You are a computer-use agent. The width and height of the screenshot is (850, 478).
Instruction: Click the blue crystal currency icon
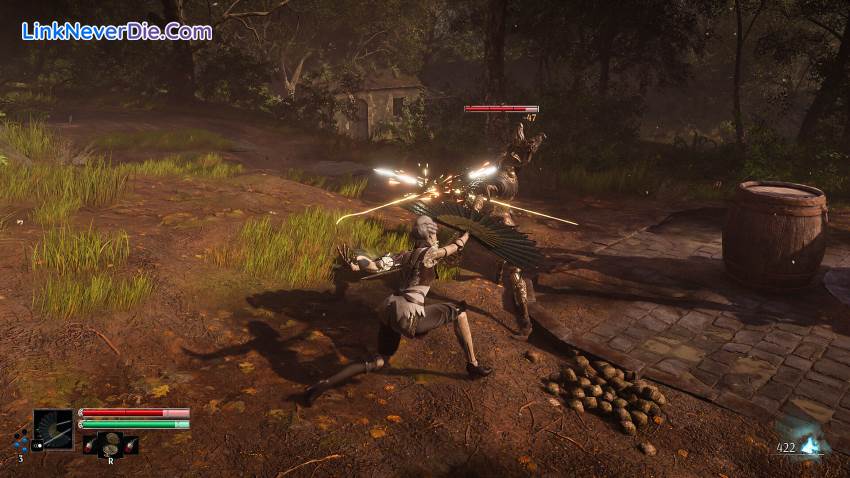(x=812, y=447)
